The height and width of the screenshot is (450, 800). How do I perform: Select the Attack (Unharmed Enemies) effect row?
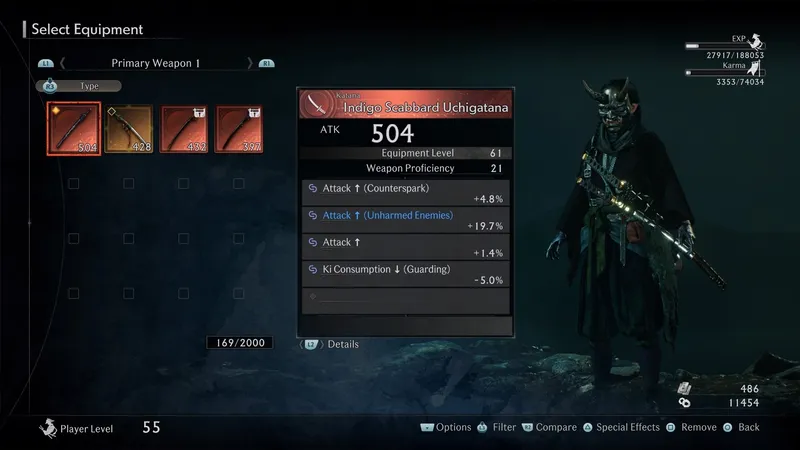point(405,220)
